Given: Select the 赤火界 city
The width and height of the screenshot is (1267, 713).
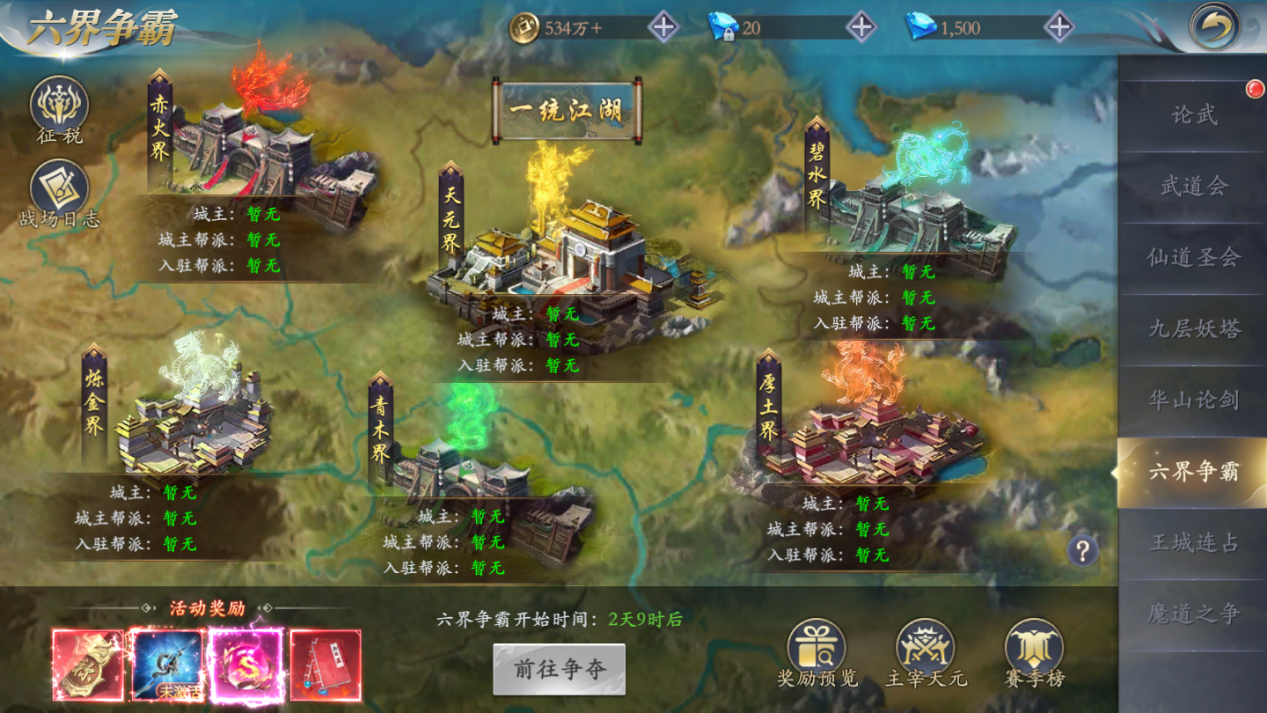Looking at the screenshot, I should click(270, 150).
